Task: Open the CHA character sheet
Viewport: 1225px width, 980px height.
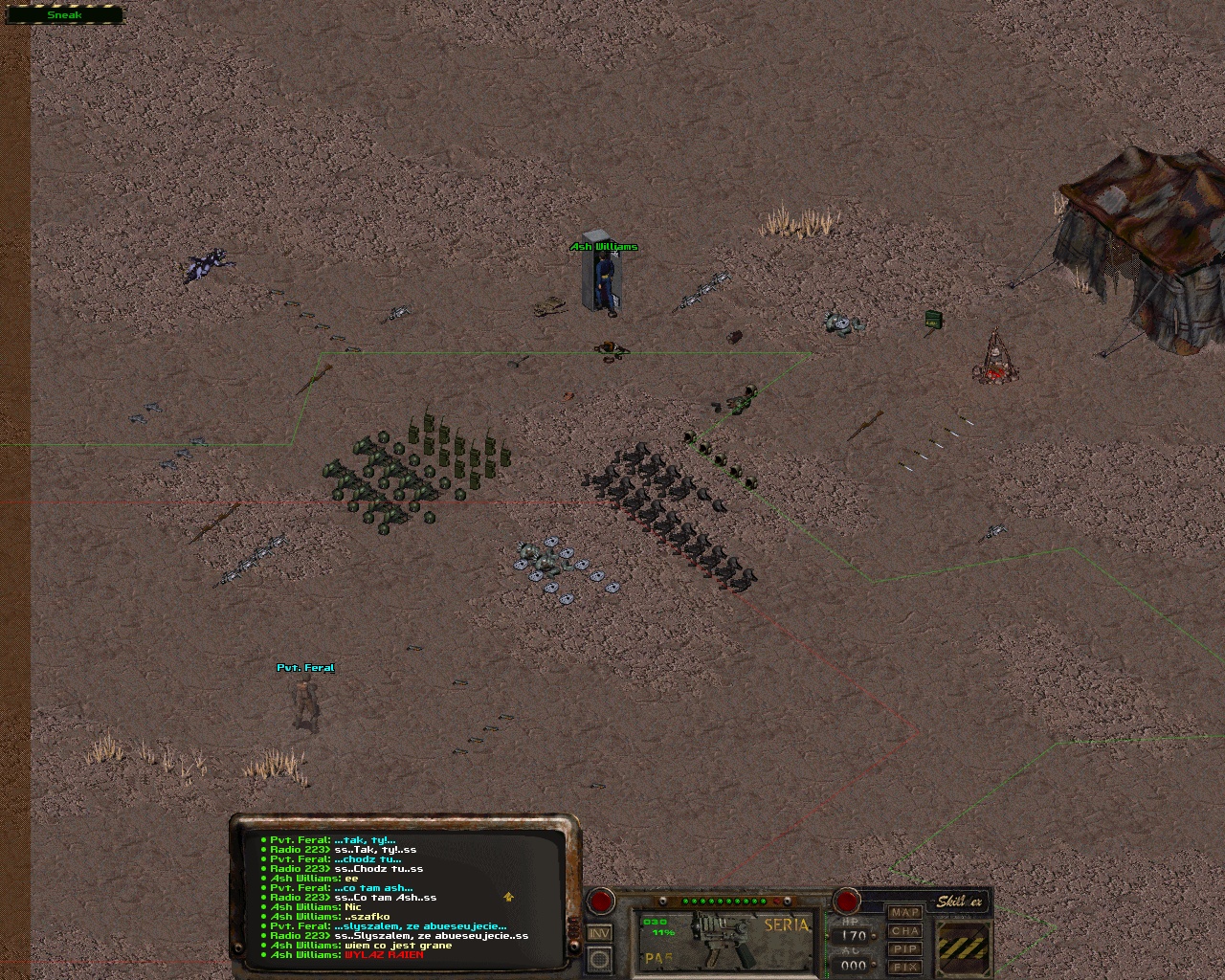Action: pos(904,930)
